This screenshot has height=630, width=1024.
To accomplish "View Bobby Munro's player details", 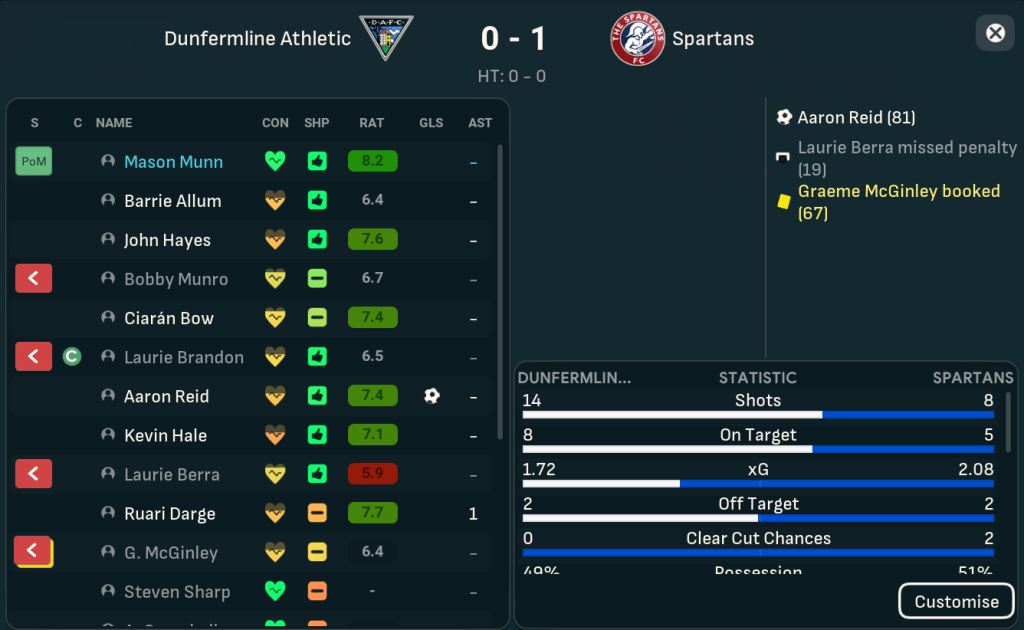I will (175, 279).
